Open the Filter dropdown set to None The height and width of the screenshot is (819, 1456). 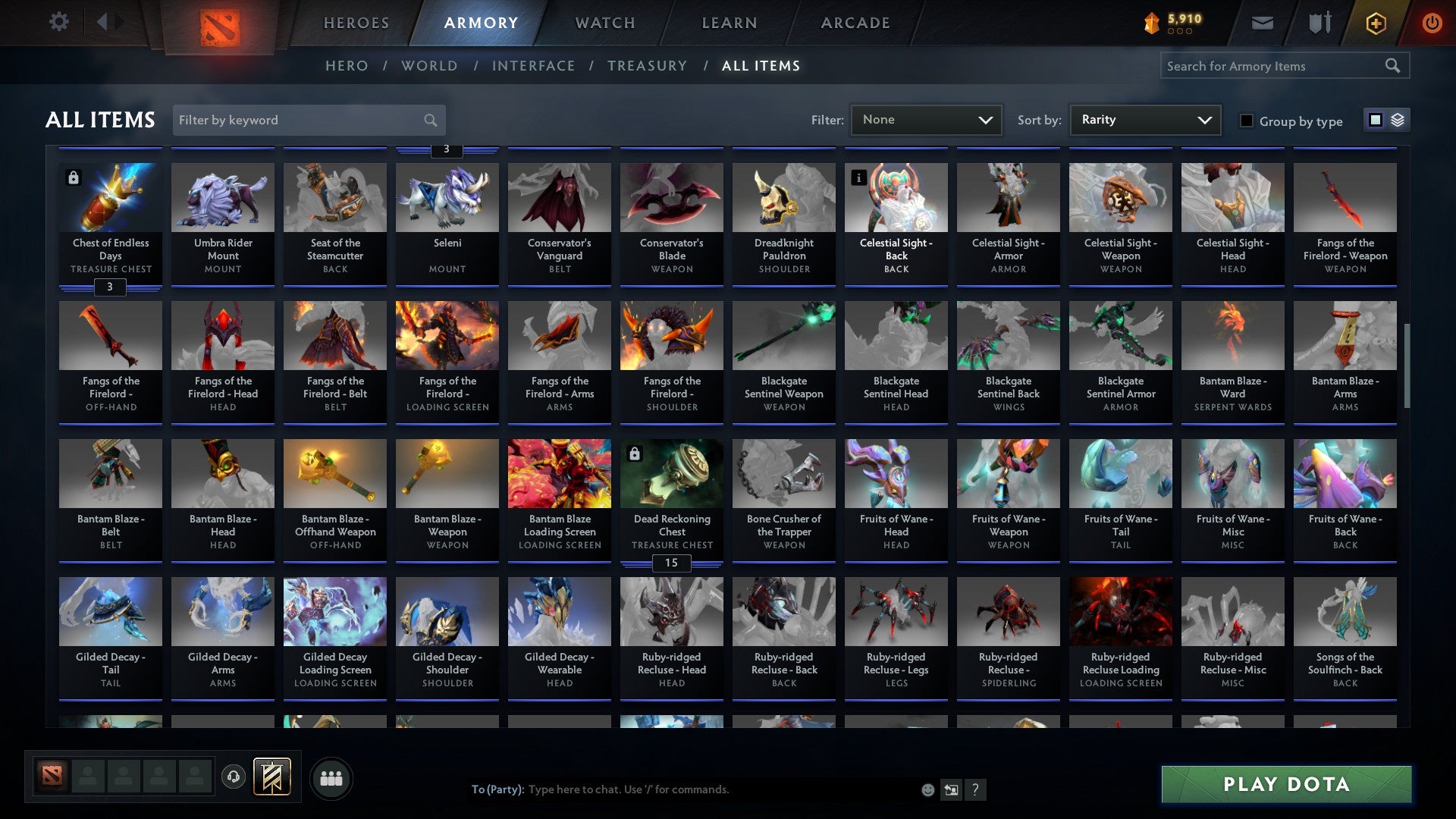click(x=926, y=119)
